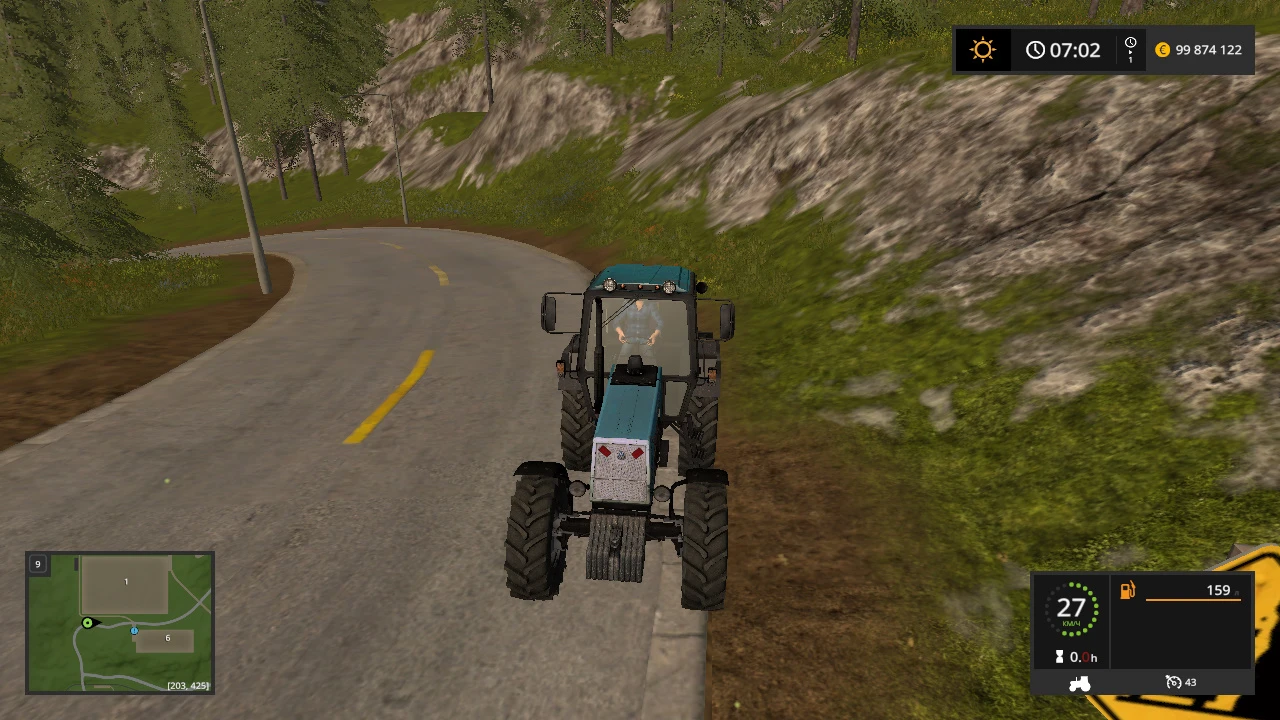Select the tractor icon below the speedometer
Viewport: 1280px width, 720px height.
coord(1079,682)
